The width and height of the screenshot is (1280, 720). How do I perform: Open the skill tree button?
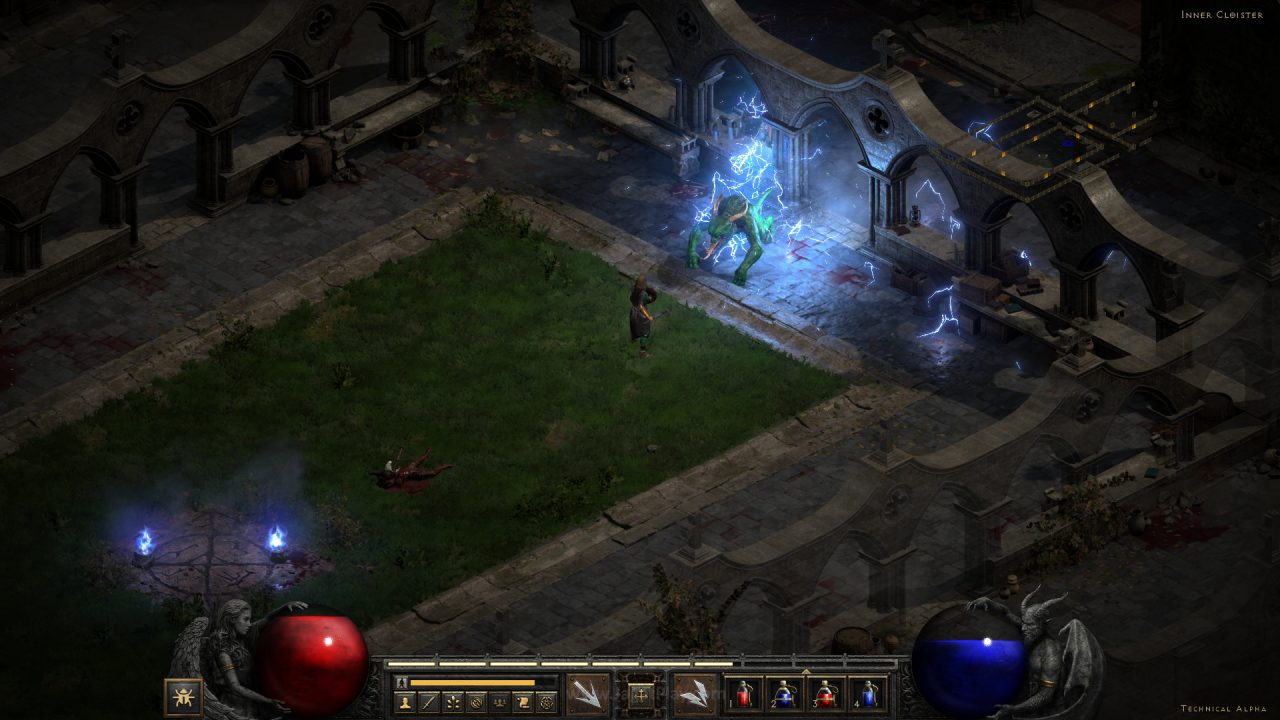click(x=452, y=702)
